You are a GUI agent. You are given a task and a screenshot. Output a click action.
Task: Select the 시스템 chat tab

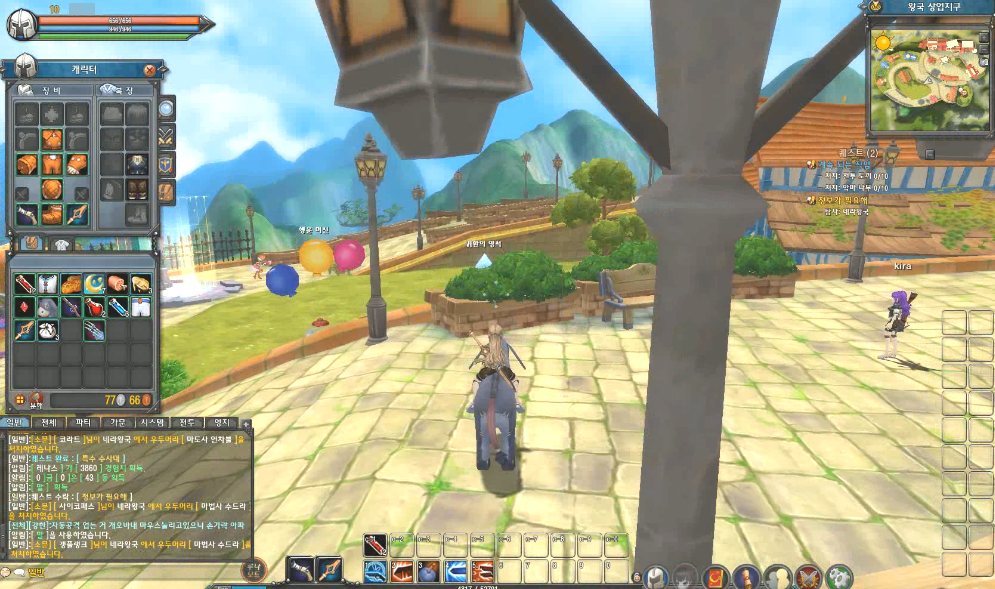point(152,423)
